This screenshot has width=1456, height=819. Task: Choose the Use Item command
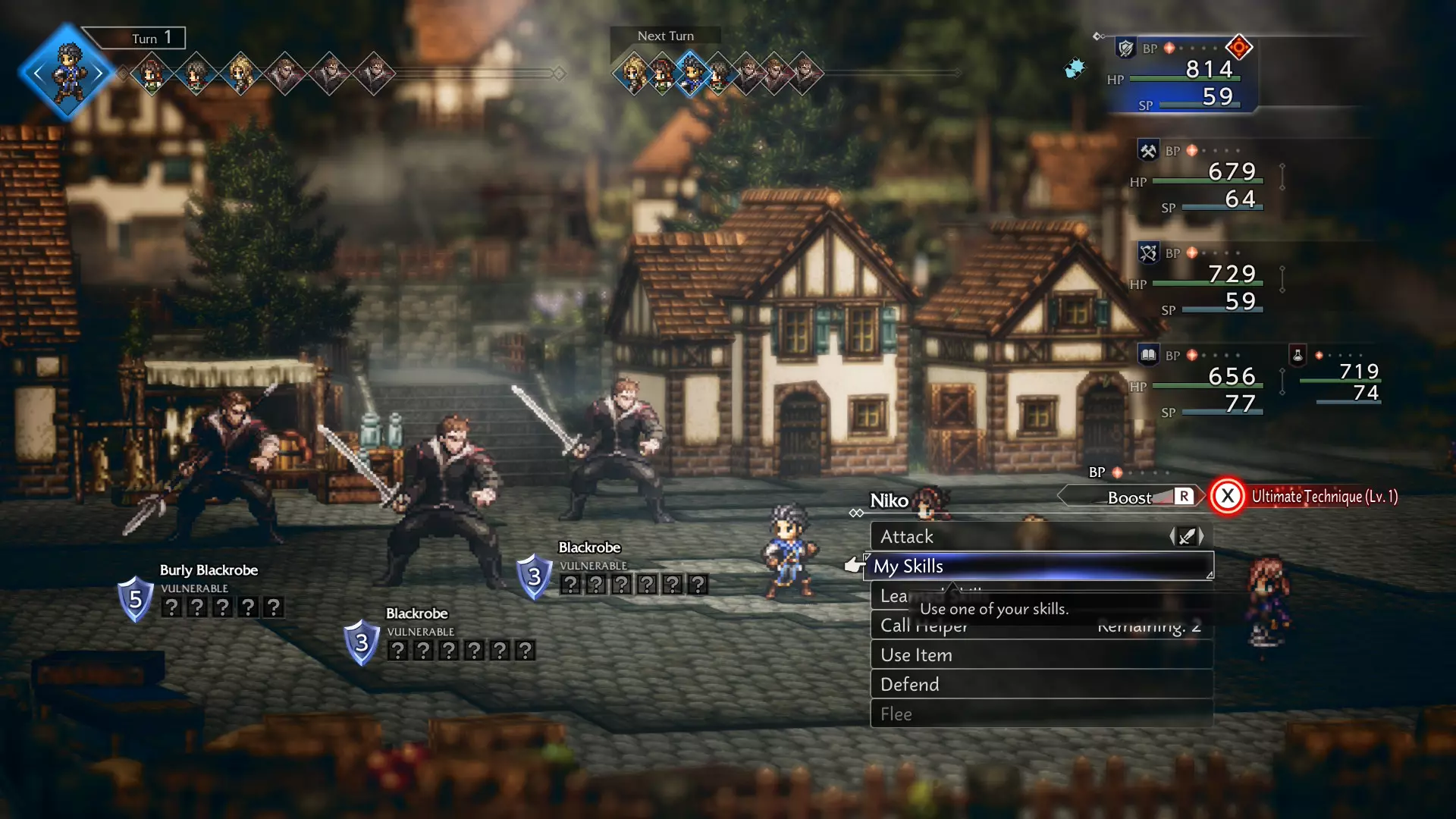[x=1040, y=655]
